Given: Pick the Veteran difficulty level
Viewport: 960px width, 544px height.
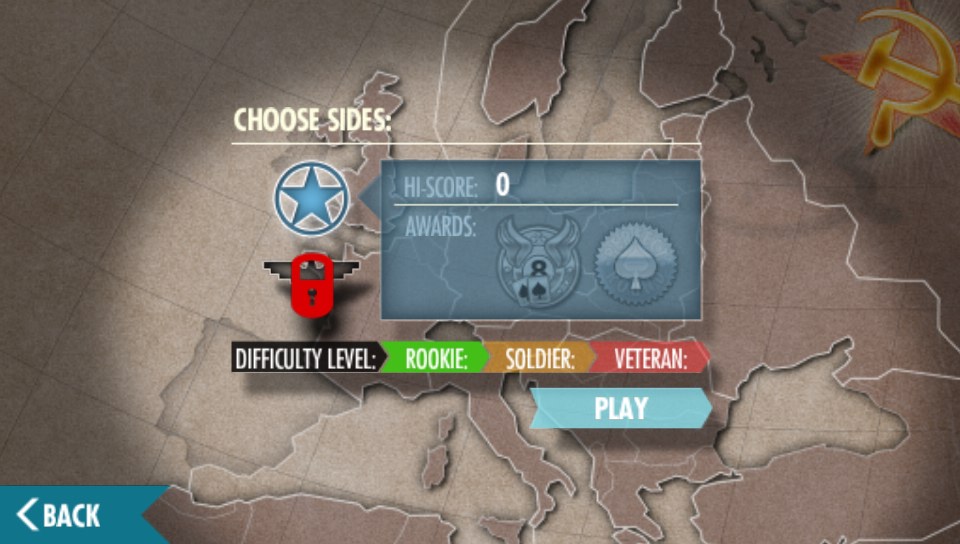Looking at the screenshot, I should [x=649, y=358].
